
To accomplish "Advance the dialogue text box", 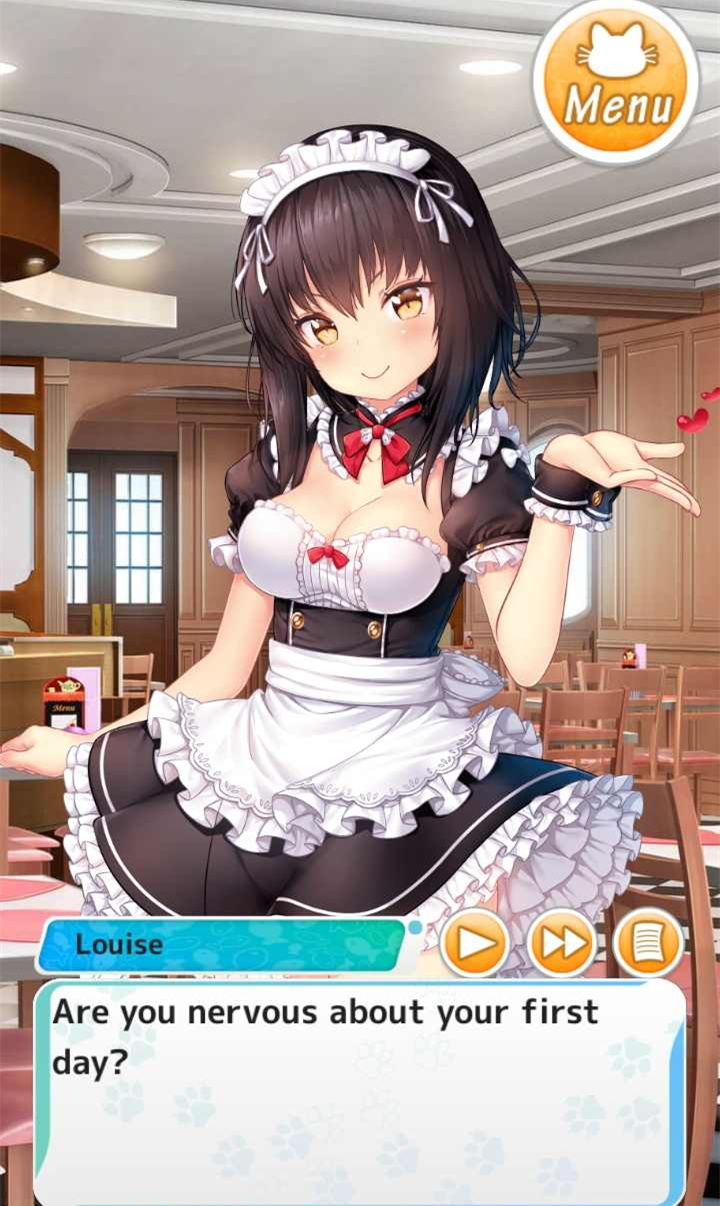I will [360, 1090].
